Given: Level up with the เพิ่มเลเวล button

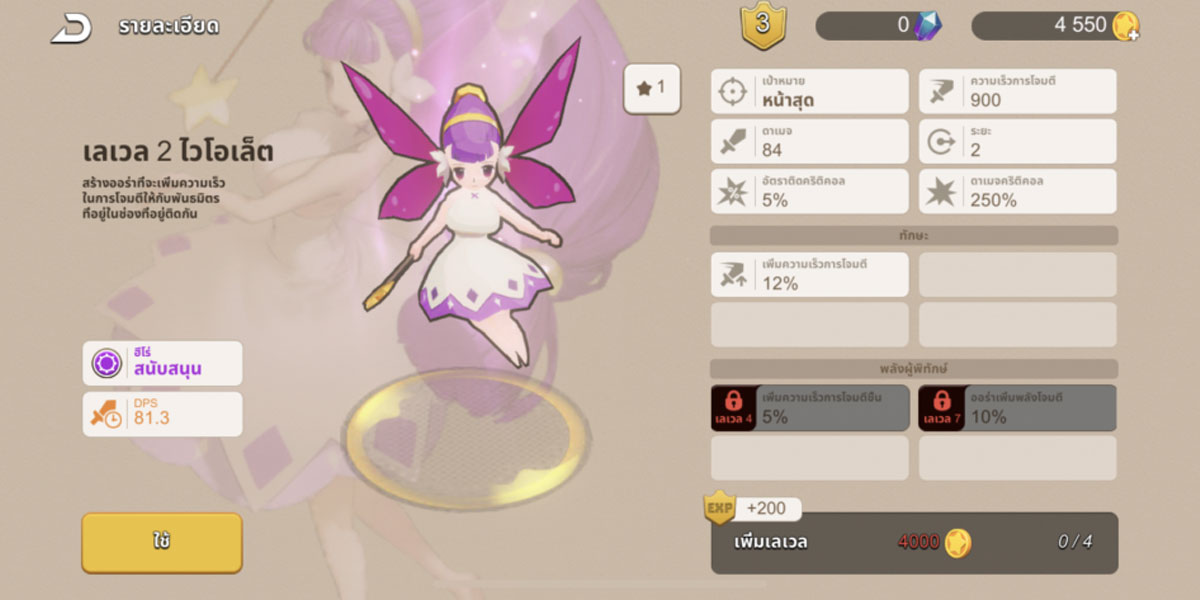Looking at the screenshot, I should pos(914,543).
